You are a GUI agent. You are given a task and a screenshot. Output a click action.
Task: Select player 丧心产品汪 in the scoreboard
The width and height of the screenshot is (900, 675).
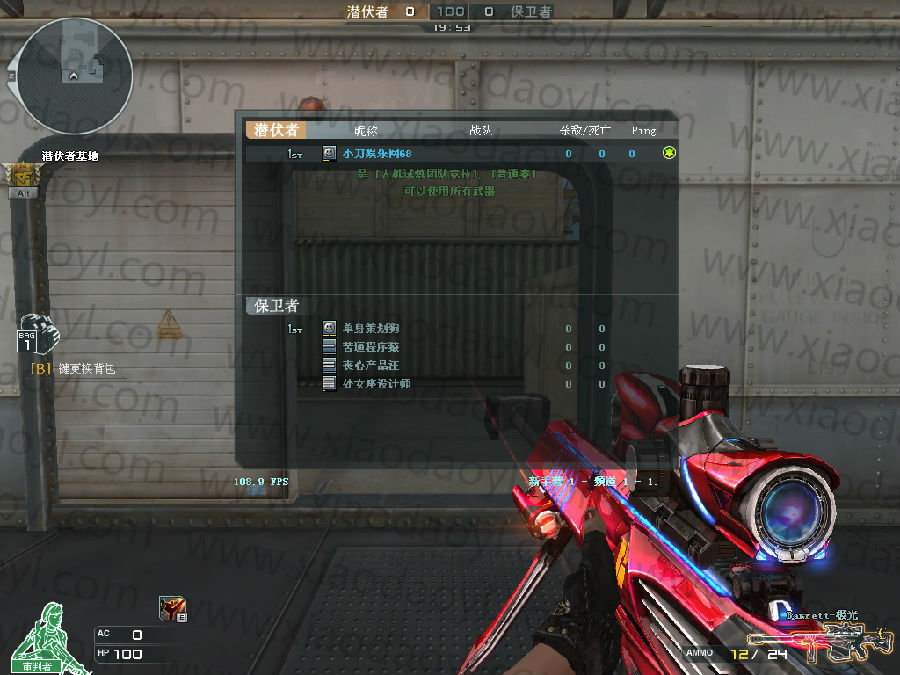pos(371,365)
